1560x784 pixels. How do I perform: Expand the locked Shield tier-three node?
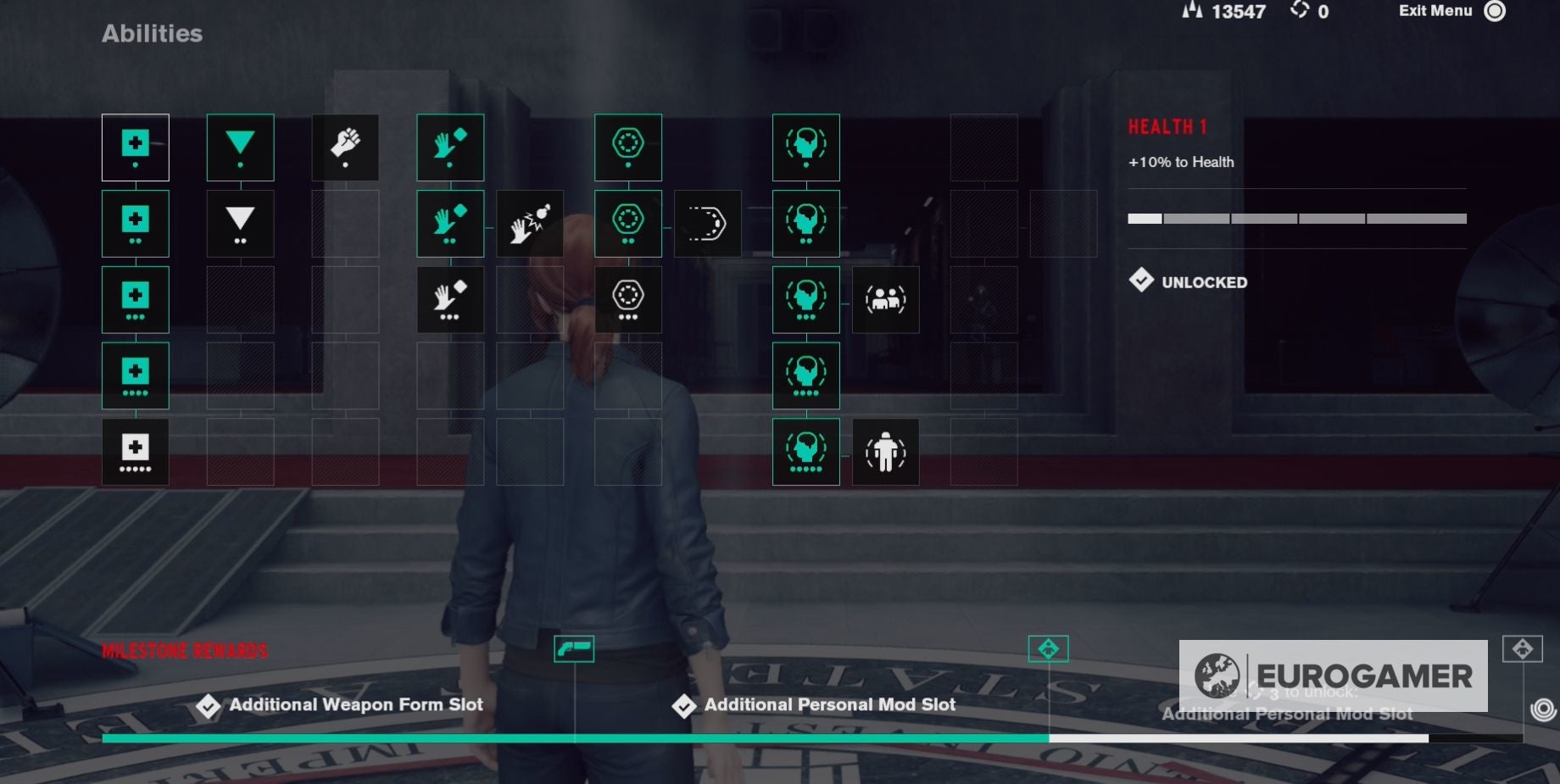point(627,299)
